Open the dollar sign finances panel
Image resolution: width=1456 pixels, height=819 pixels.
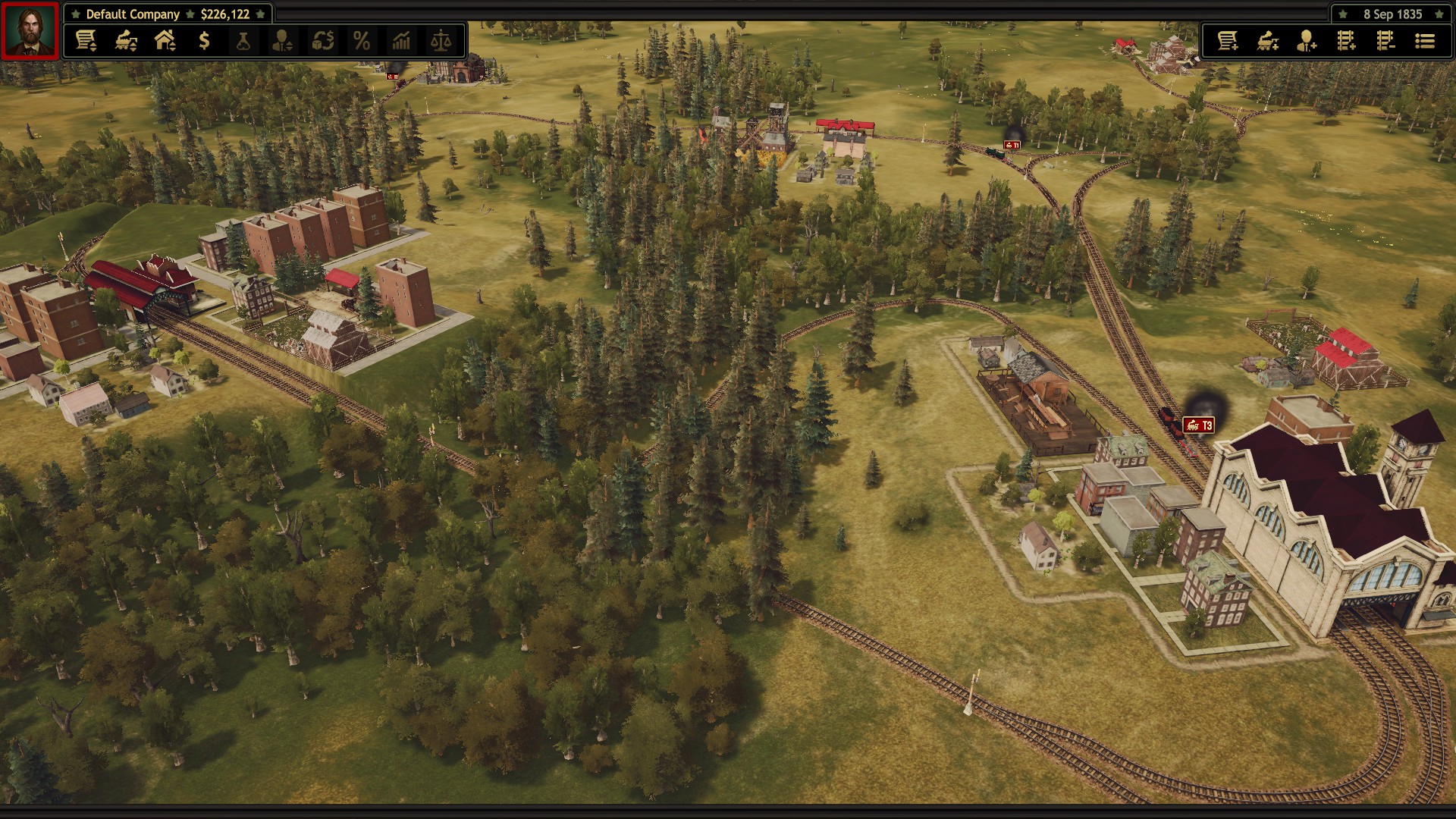[204, 41]
